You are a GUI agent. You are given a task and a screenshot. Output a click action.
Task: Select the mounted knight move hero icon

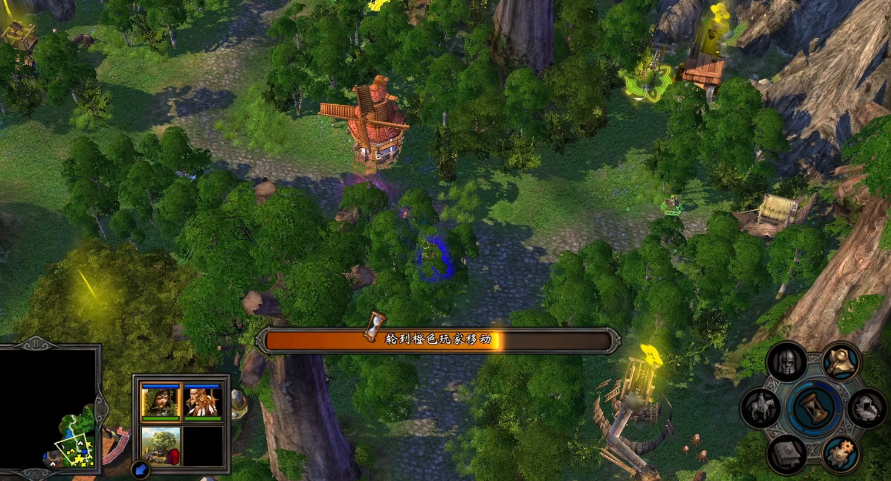tap(761, 407)
